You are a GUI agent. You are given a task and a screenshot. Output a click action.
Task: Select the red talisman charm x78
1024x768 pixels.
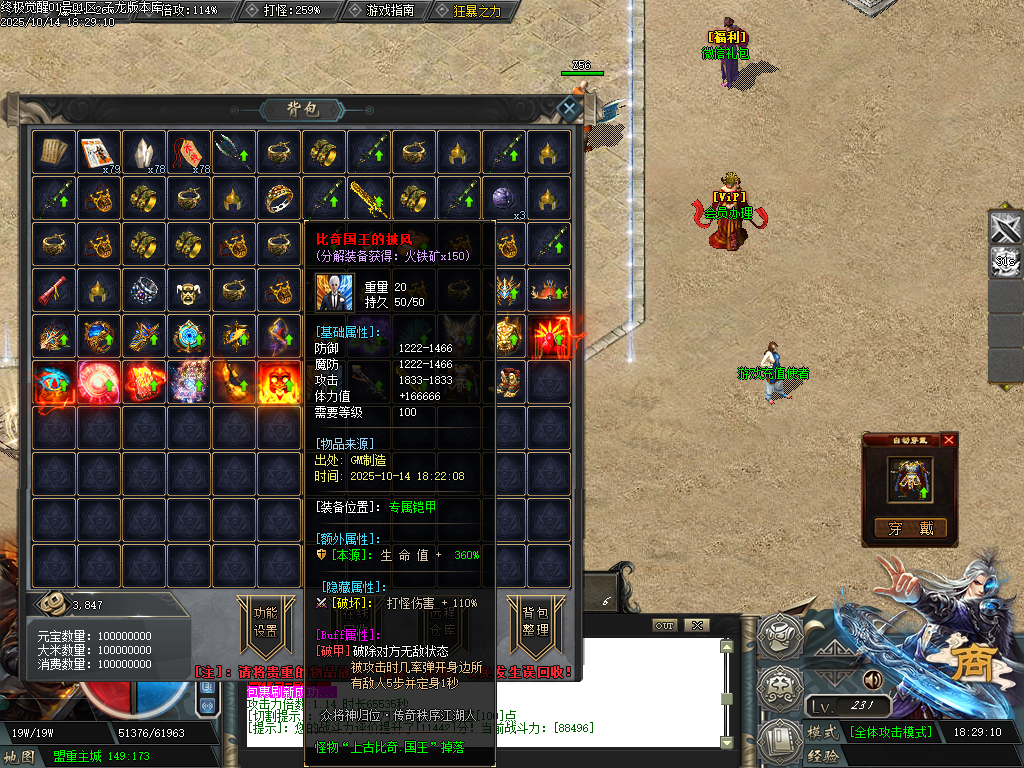[x=189, y=152]
